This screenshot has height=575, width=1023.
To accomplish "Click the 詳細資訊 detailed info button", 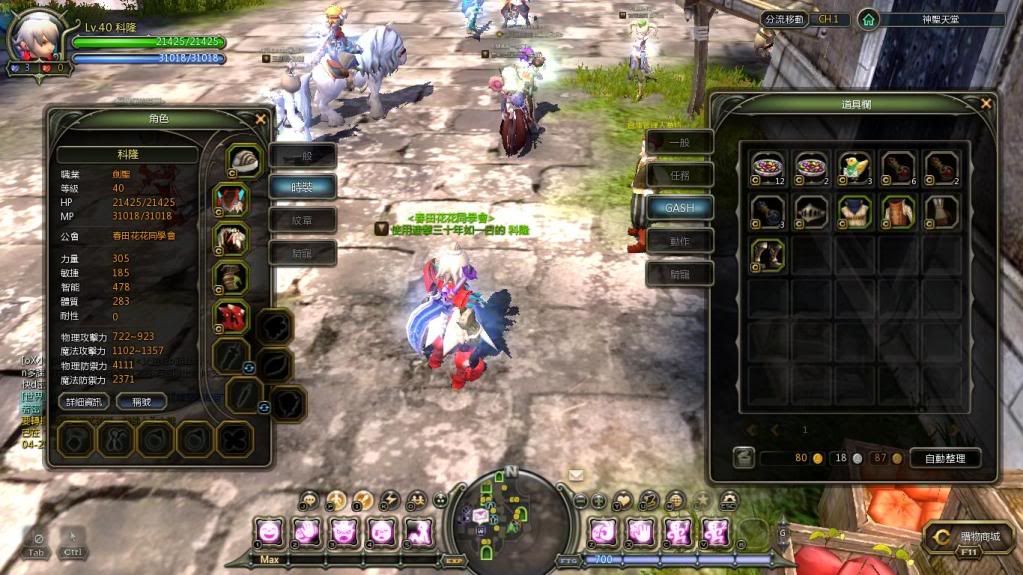I will [81, 401].
